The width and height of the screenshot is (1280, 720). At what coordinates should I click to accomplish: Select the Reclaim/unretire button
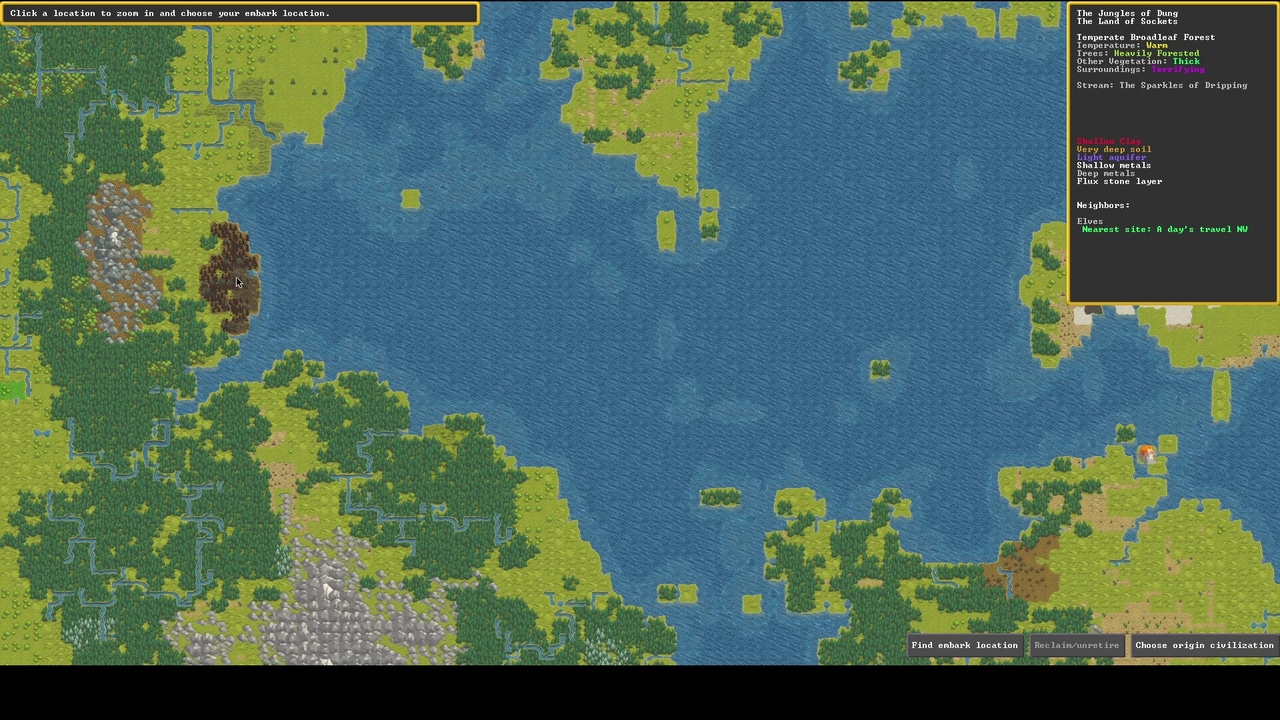point(1076,645)
